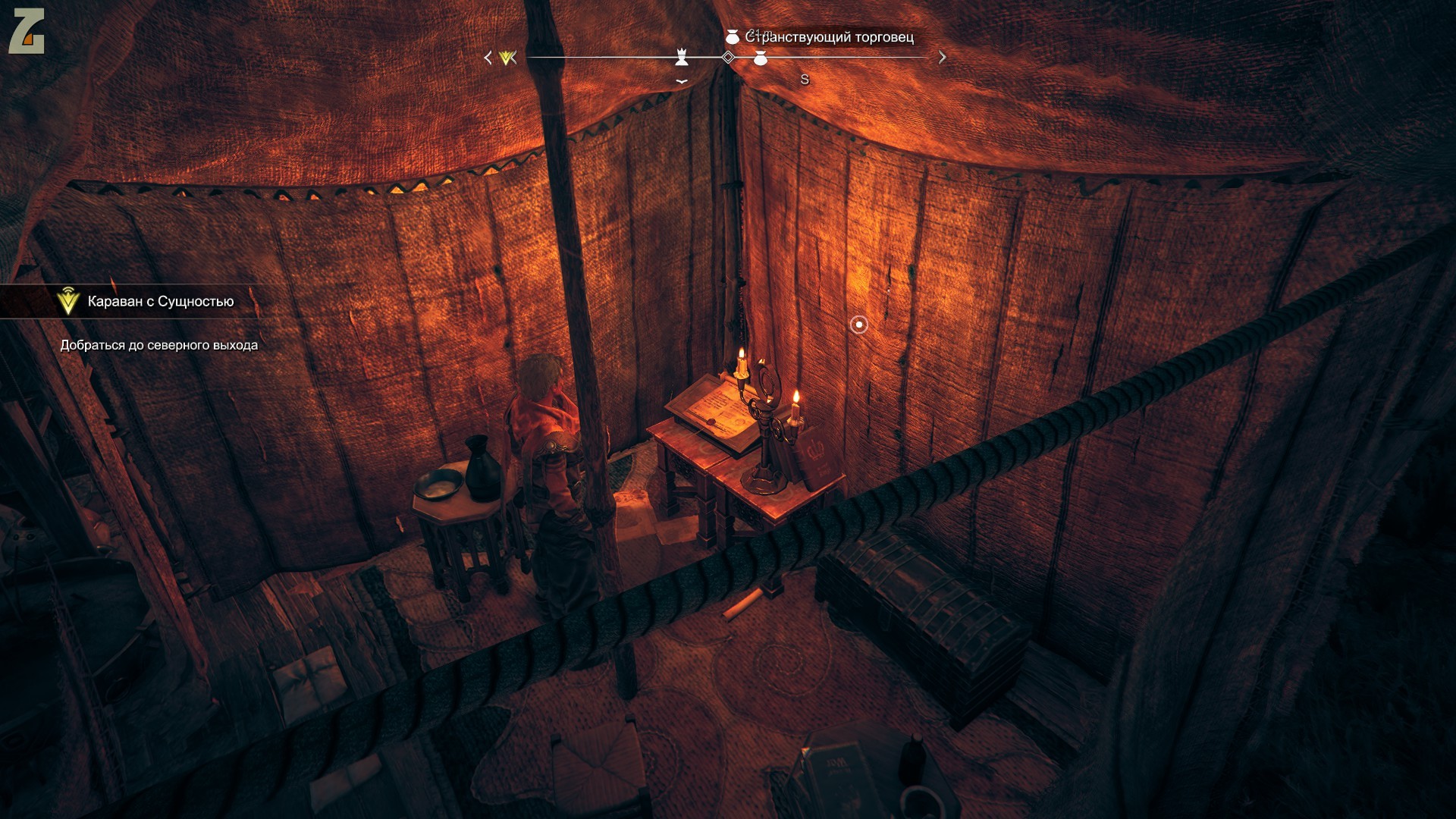Viewport: 1456px width, 819px height.
Task: Click the right arrow of the compass bar
Action: [942, 57]
